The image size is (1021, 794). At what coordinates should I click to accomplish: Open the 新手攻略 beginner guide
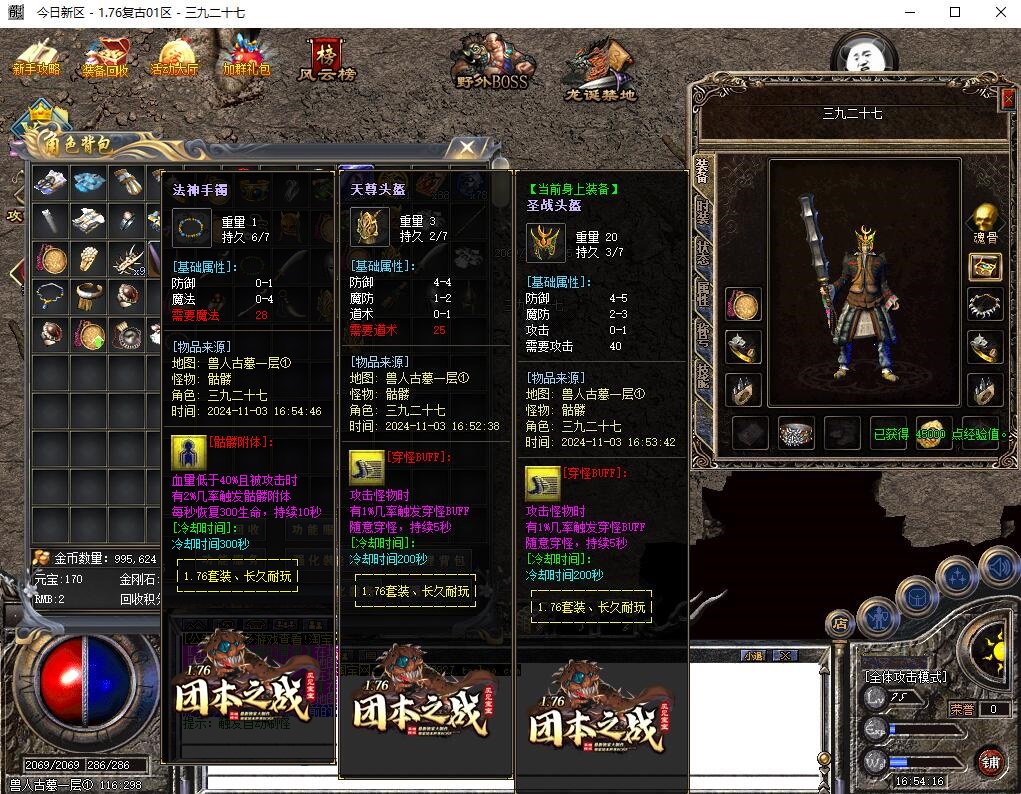36,58
